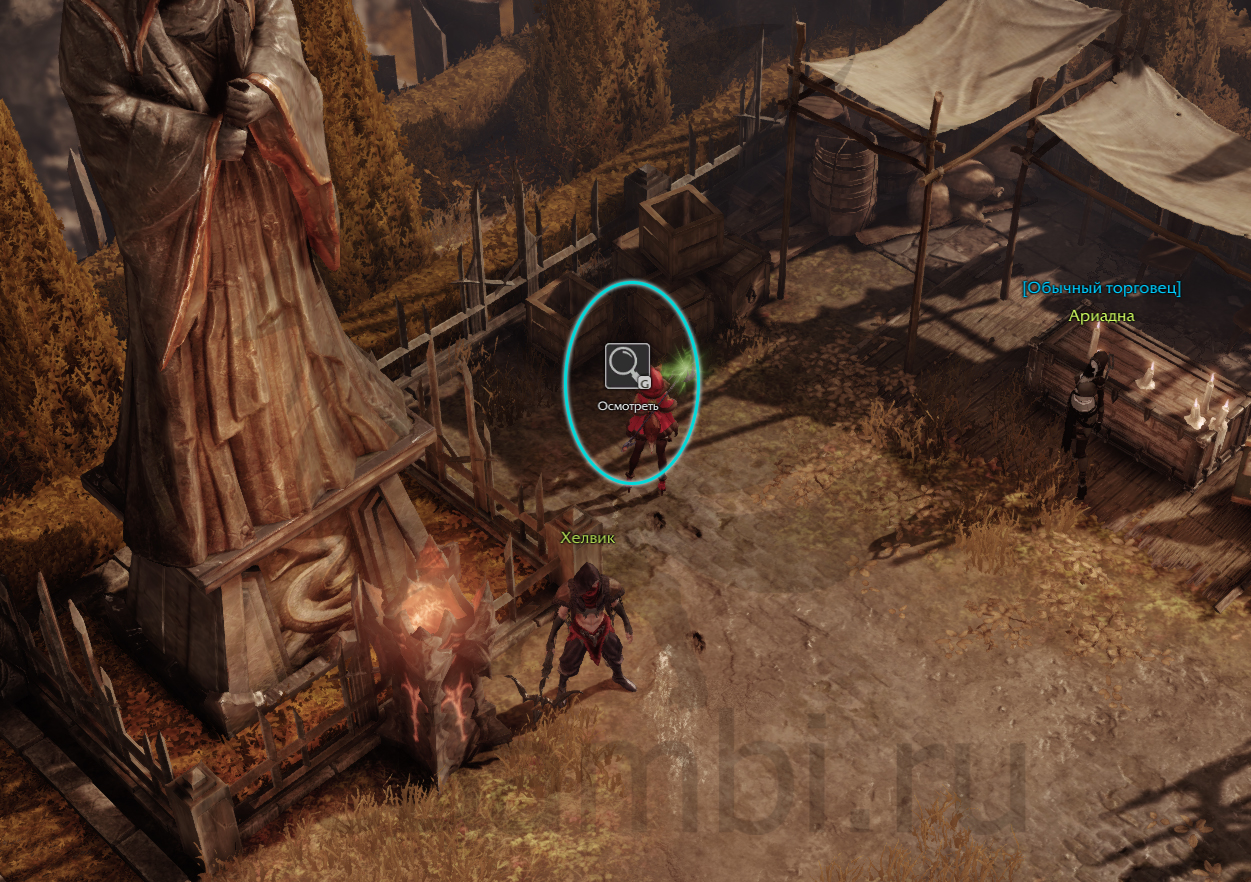1251x882 pixels.
Task: Select the Хелвик name label
Action: coord(587,538)
